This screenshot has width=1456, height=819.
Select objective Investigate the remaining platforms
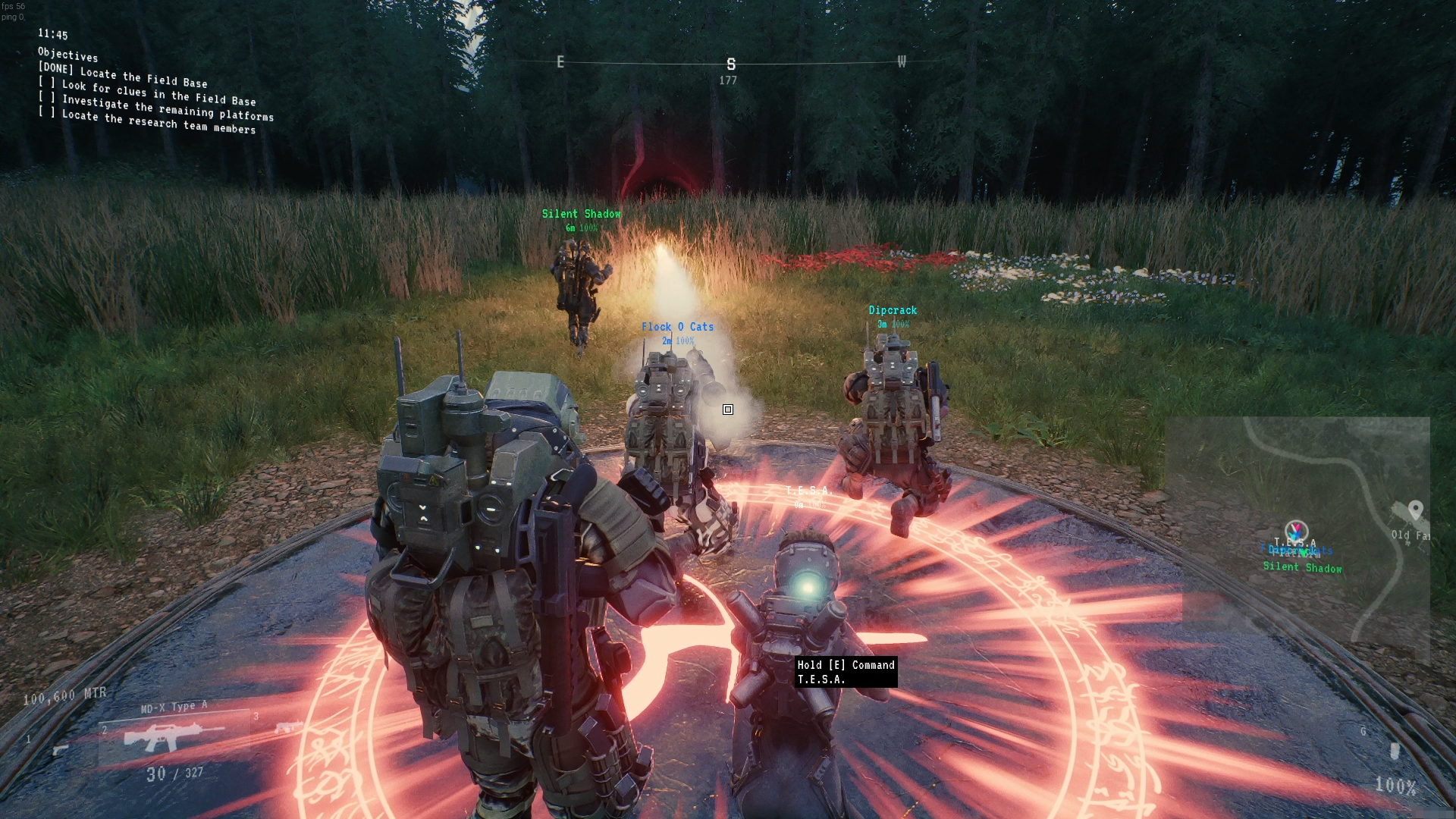[x=168, y=109]
